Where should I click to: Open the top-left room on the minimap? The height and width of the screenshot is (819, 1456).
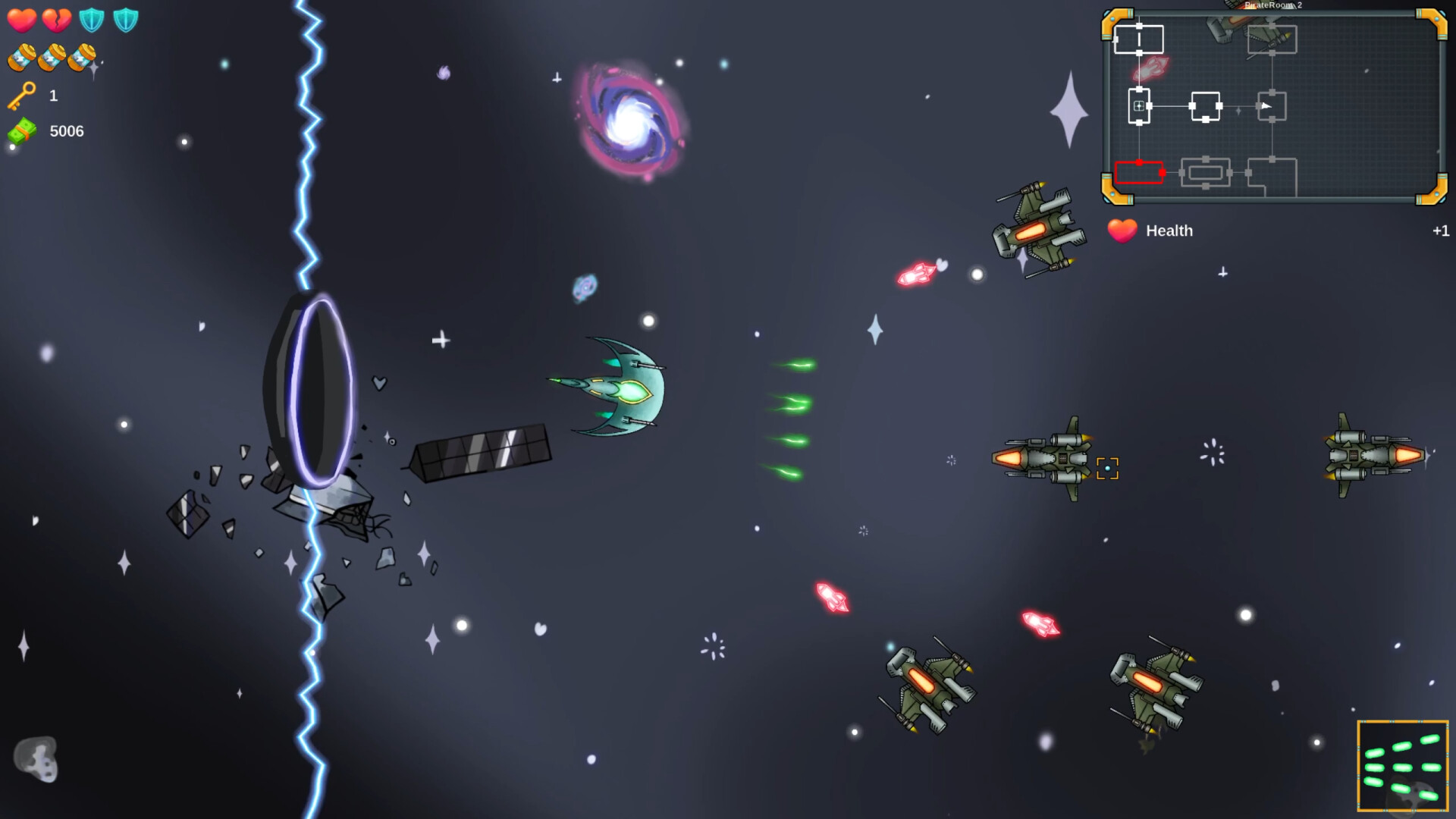(1139, 39)
